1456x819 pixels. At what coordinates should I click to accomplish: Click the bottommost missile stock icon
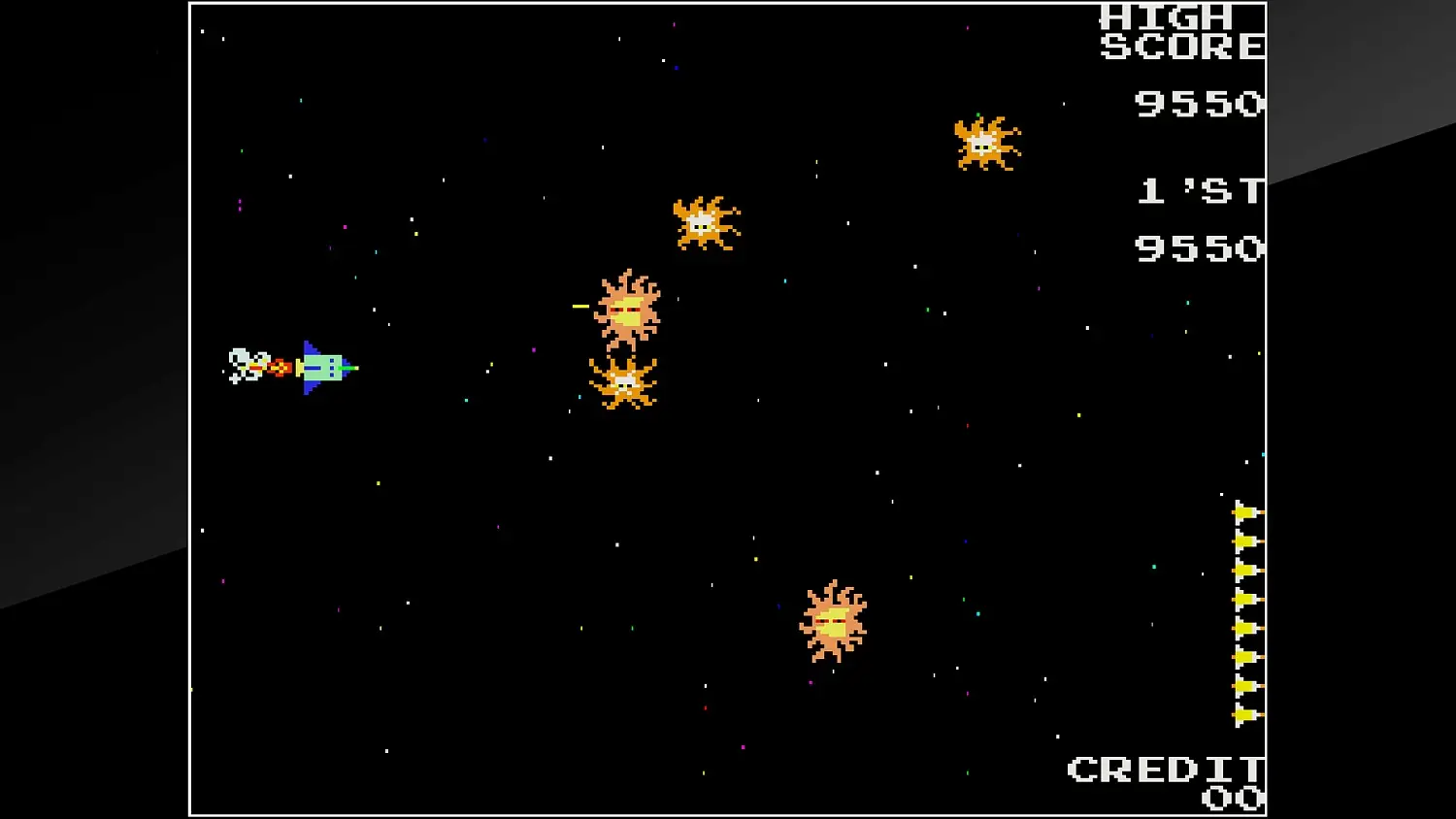pyautogui.click(x=1244, y=716)
